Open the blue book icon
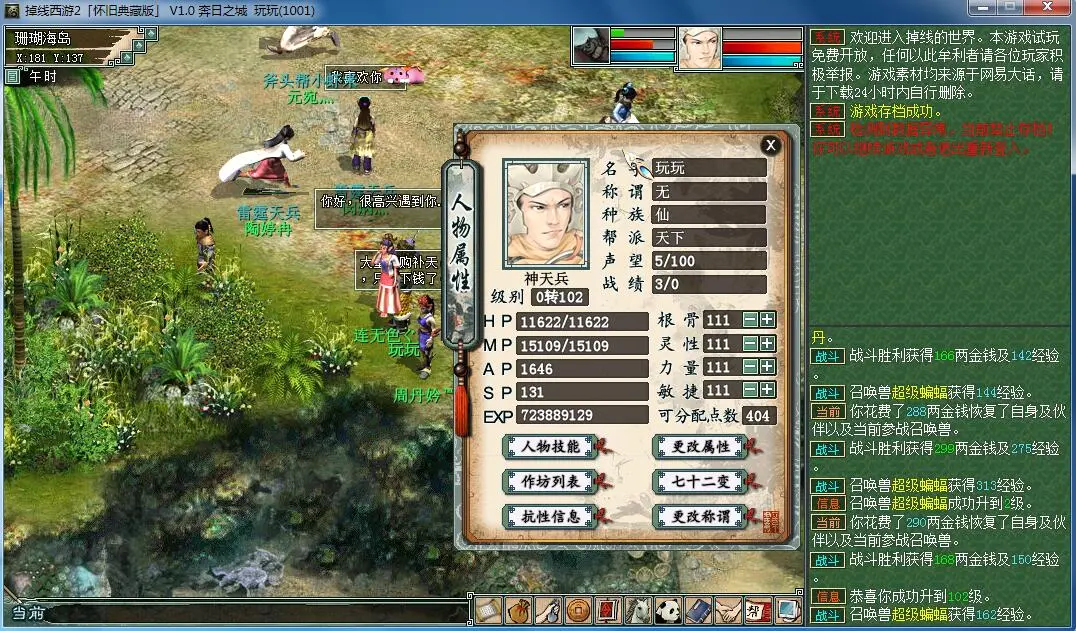Image resolution: width=1076 pixels, height=631 pixels. point(698,609)
